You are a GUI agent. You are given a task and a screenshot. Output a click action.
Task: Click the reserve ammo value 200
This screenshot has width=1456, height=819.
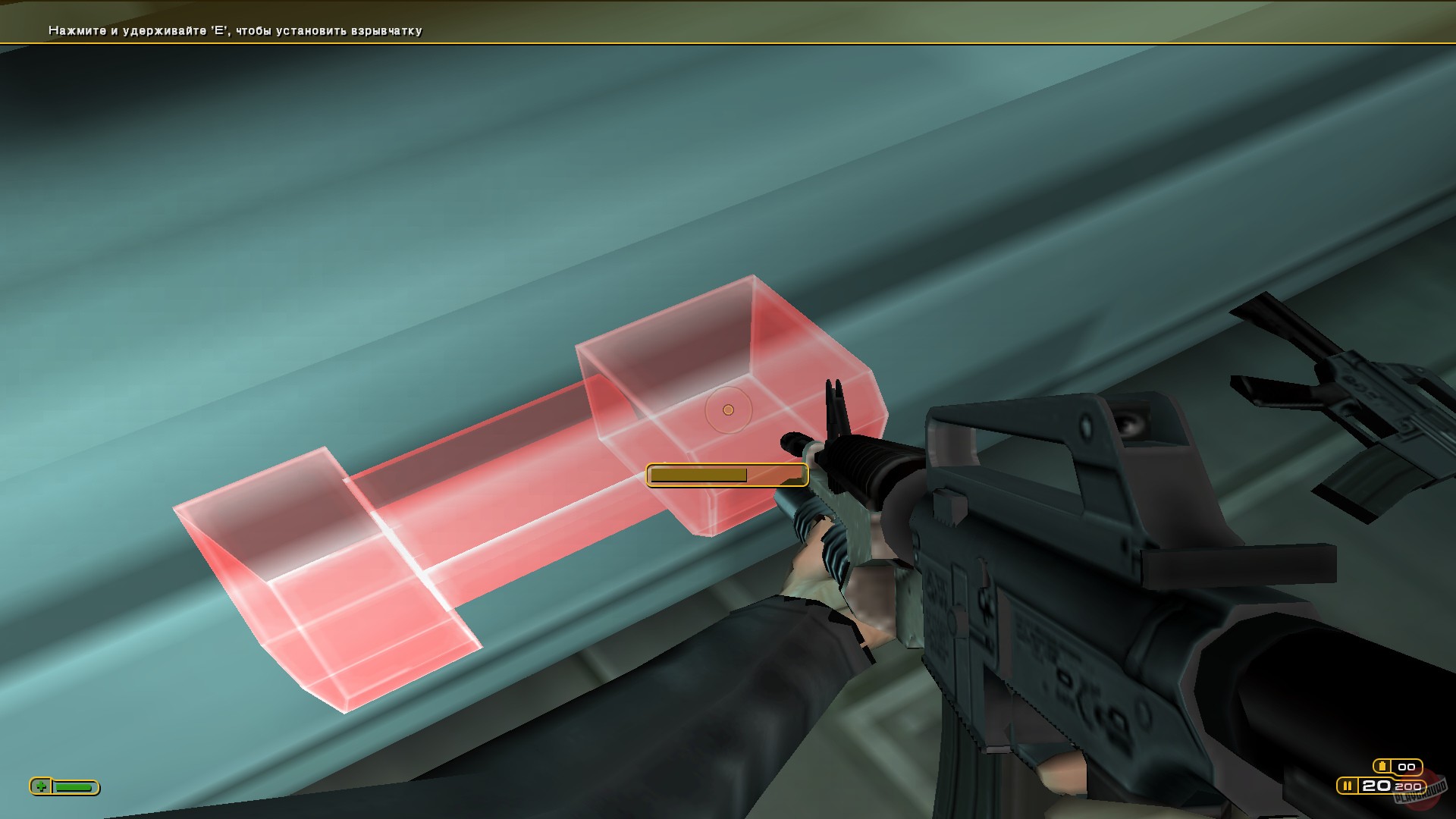click(1407, 786)
